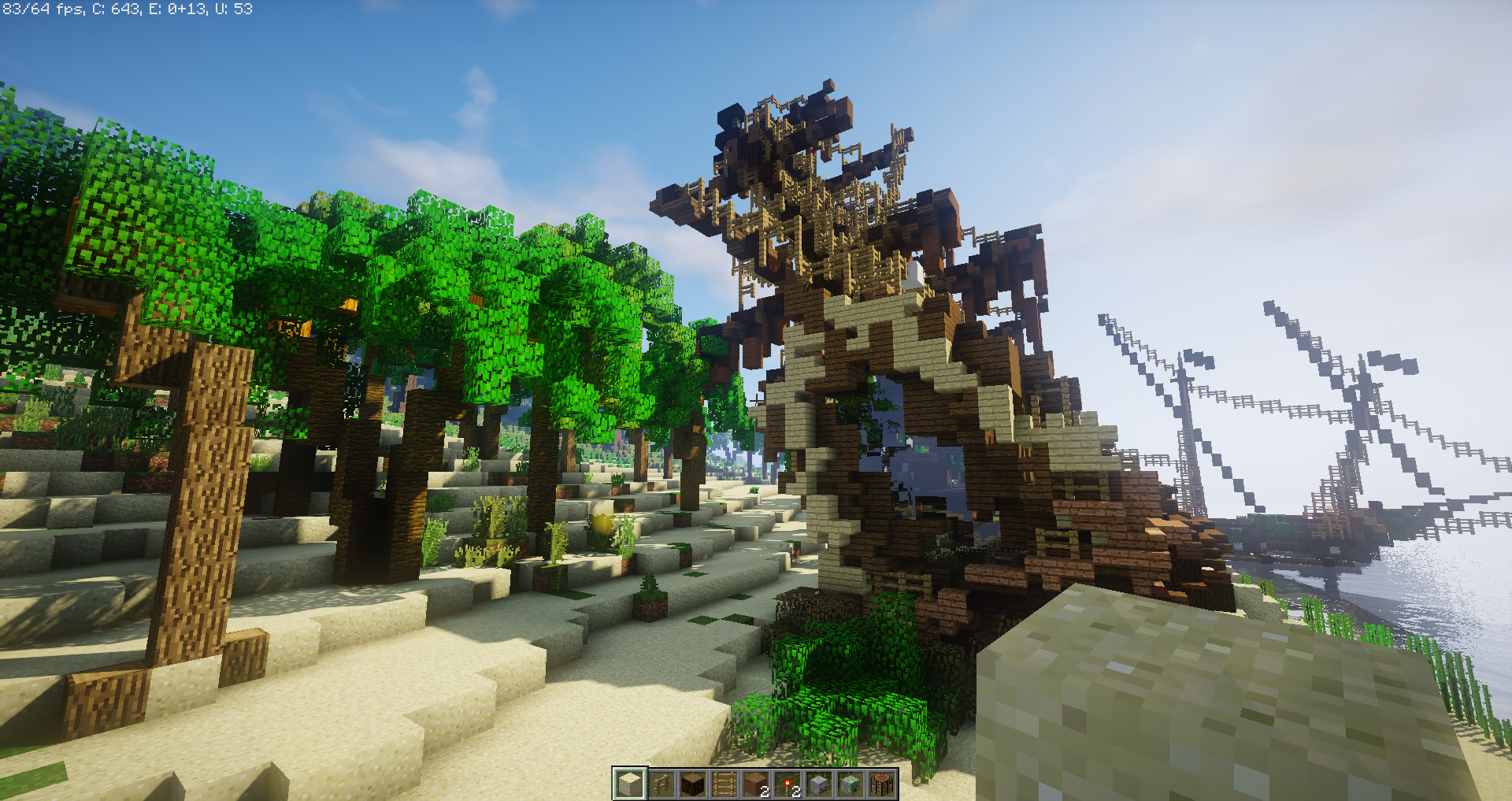Select the skeleton skull hotbar slot
The image size is (1512, 801).
819,784
